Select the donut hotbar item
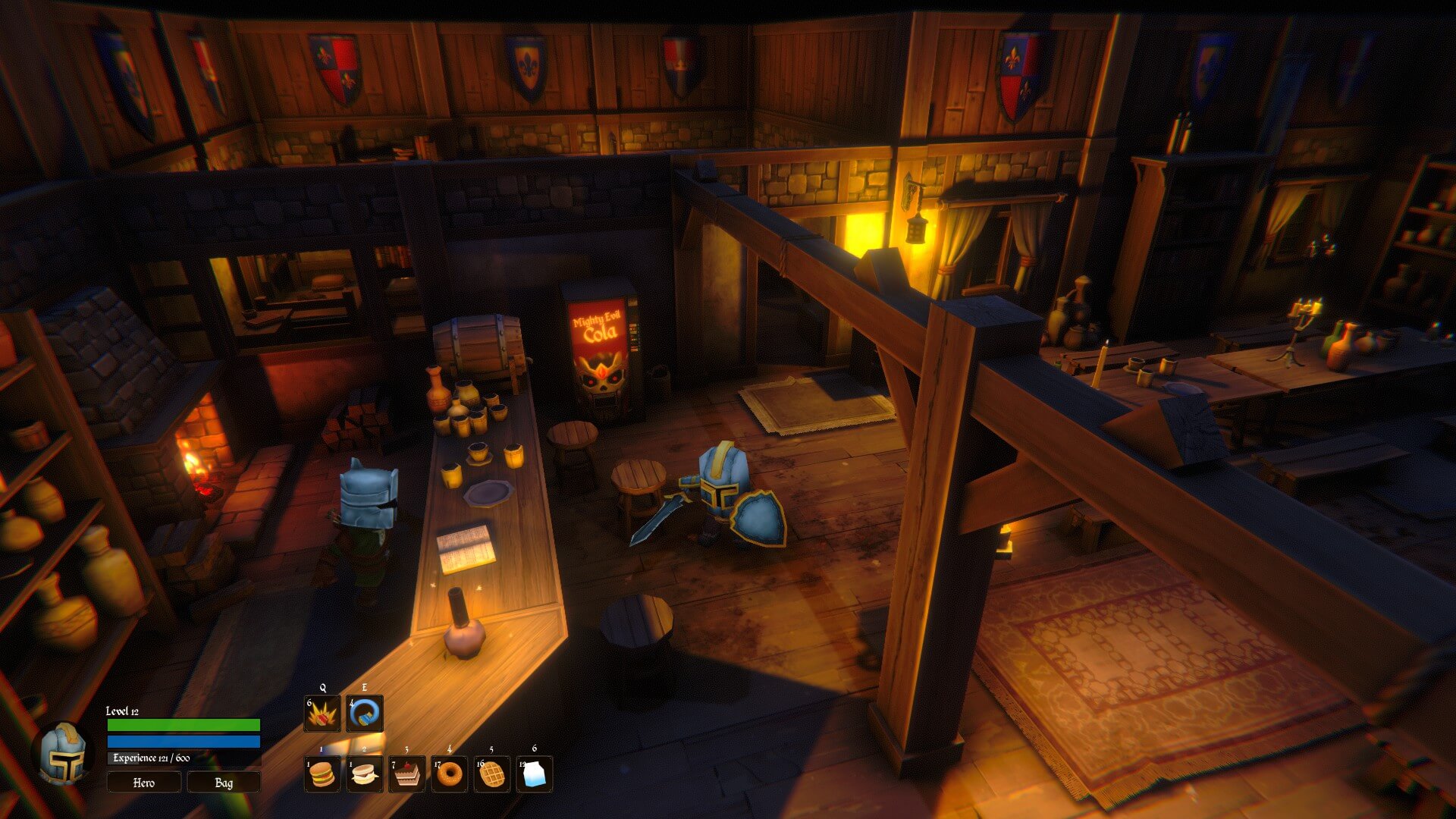Screen dimensions: 1456x819 coord(450,774)
